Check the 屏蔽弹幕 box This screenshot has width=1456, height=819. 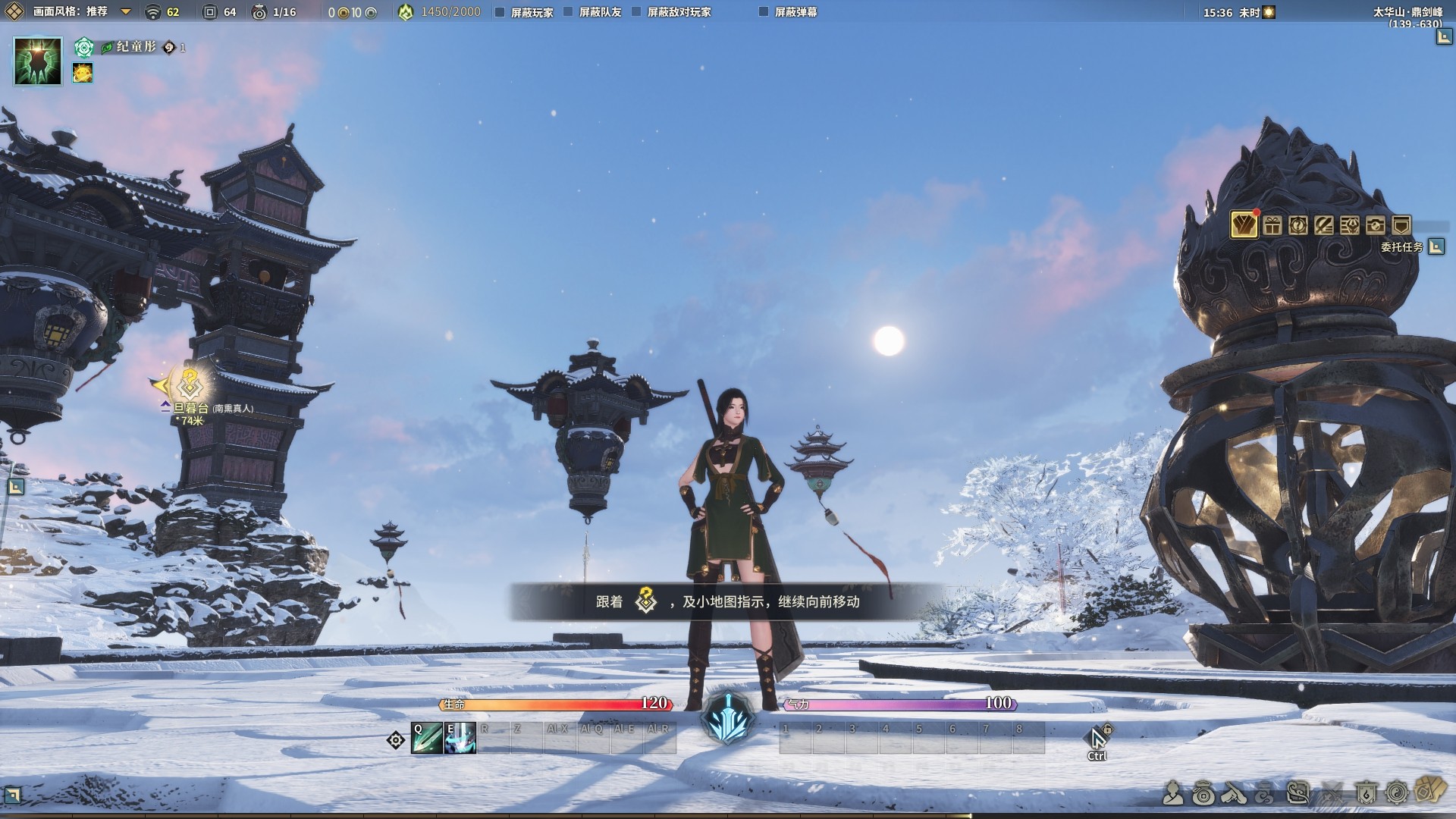pyautogui.click(x=762, y=11)
